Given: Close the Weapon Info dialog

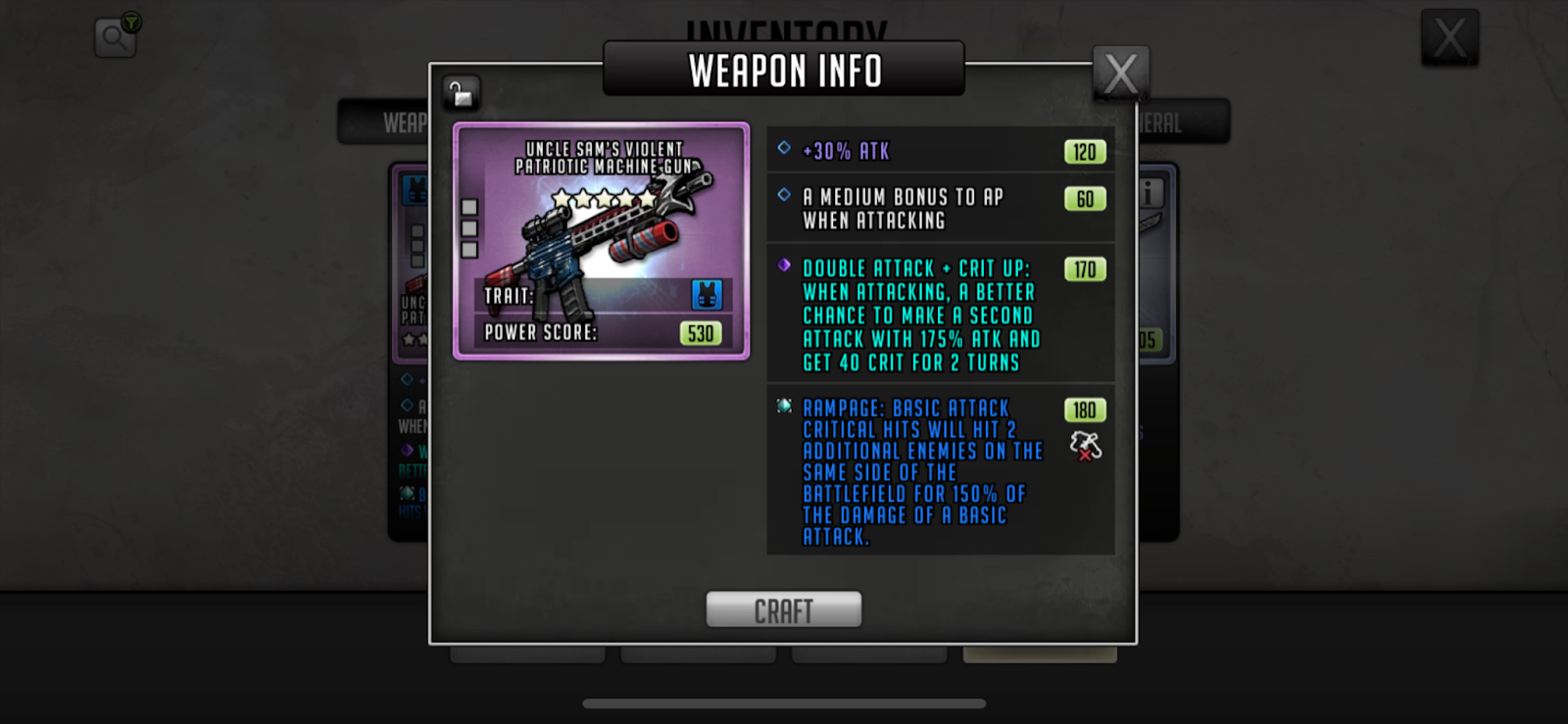Looking at the screenshot, I should click(x=1120, y=72).
